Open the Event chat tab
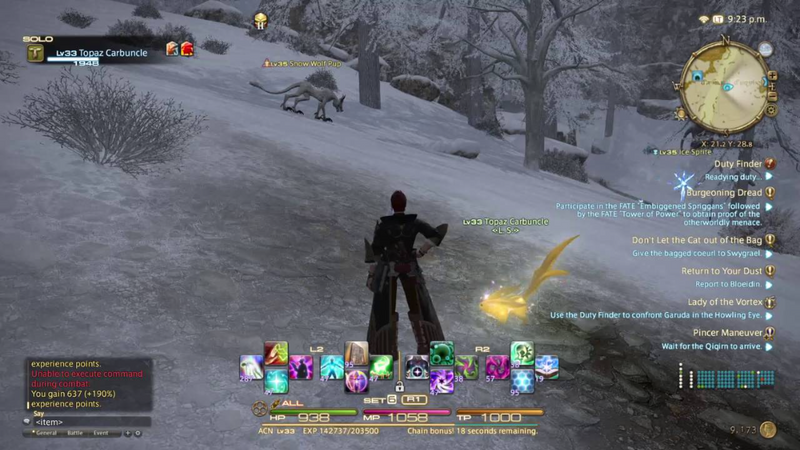Viewport: 800px width, 450px height. (101, 433)
